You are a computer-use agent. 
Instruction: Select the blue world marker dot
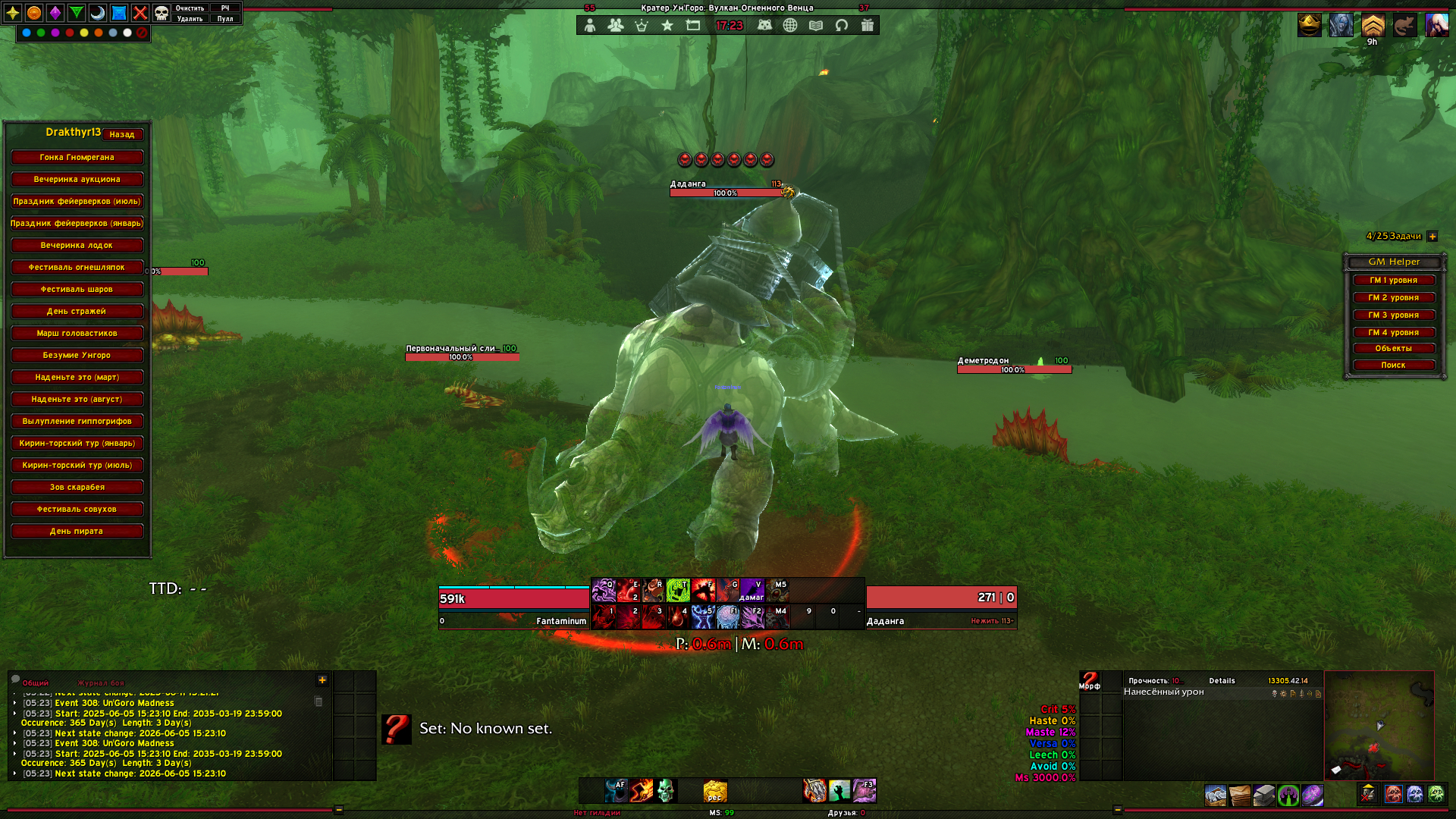27,33
